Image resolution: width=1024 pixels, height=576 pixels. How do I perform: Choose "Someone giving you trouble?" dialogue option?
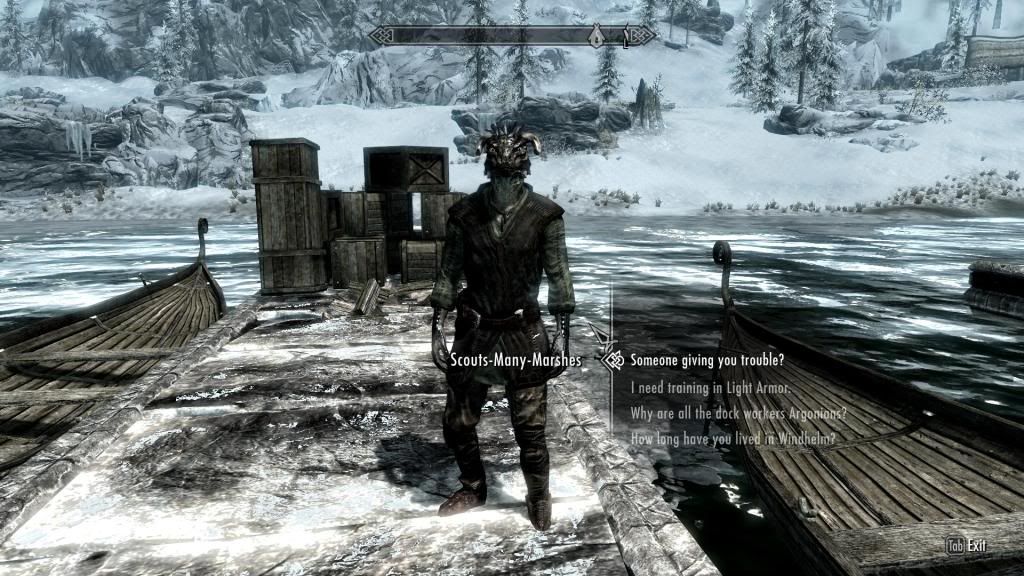(707, 360)
